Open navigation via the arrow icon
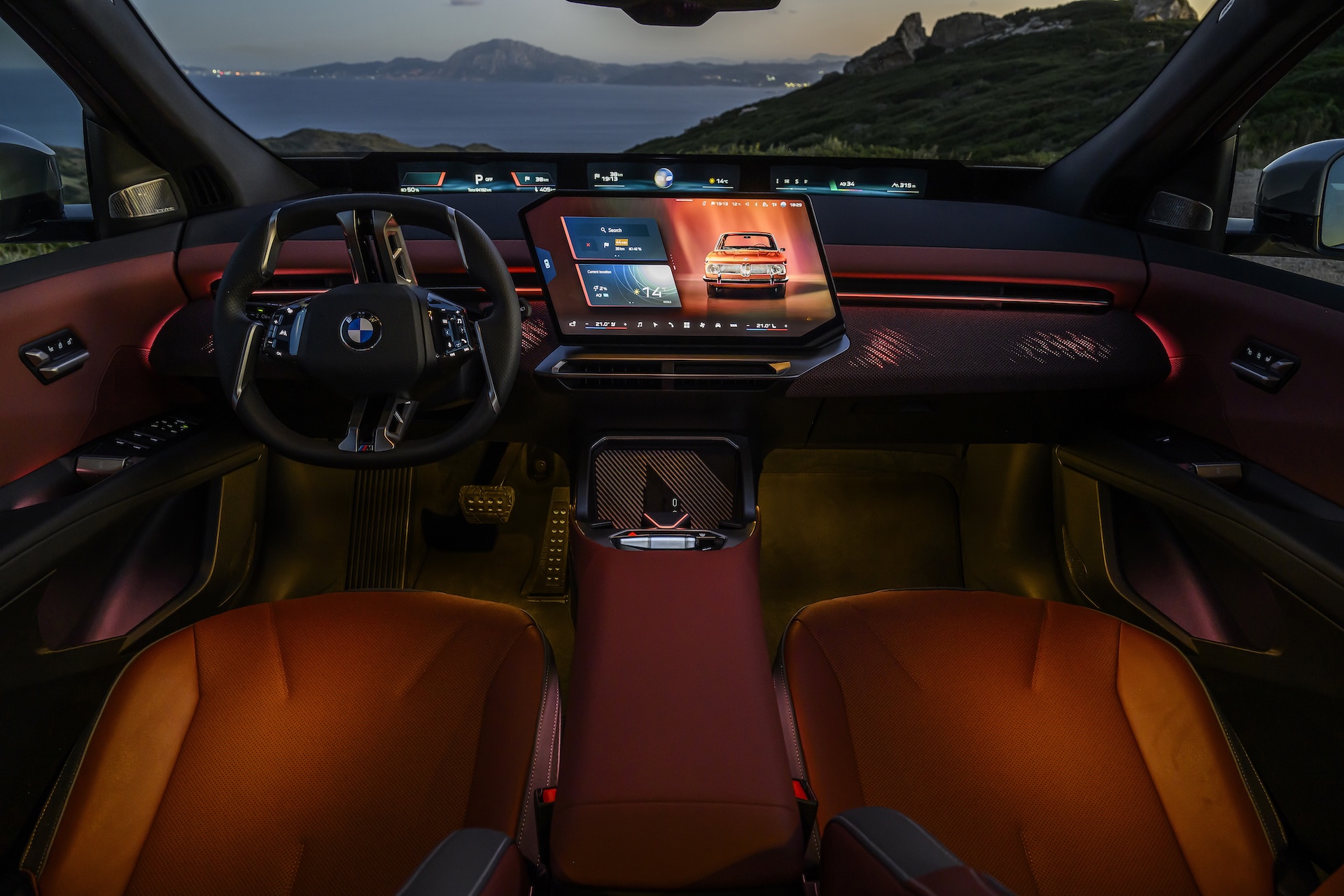 pyautogui.click(x=655, y=325)
